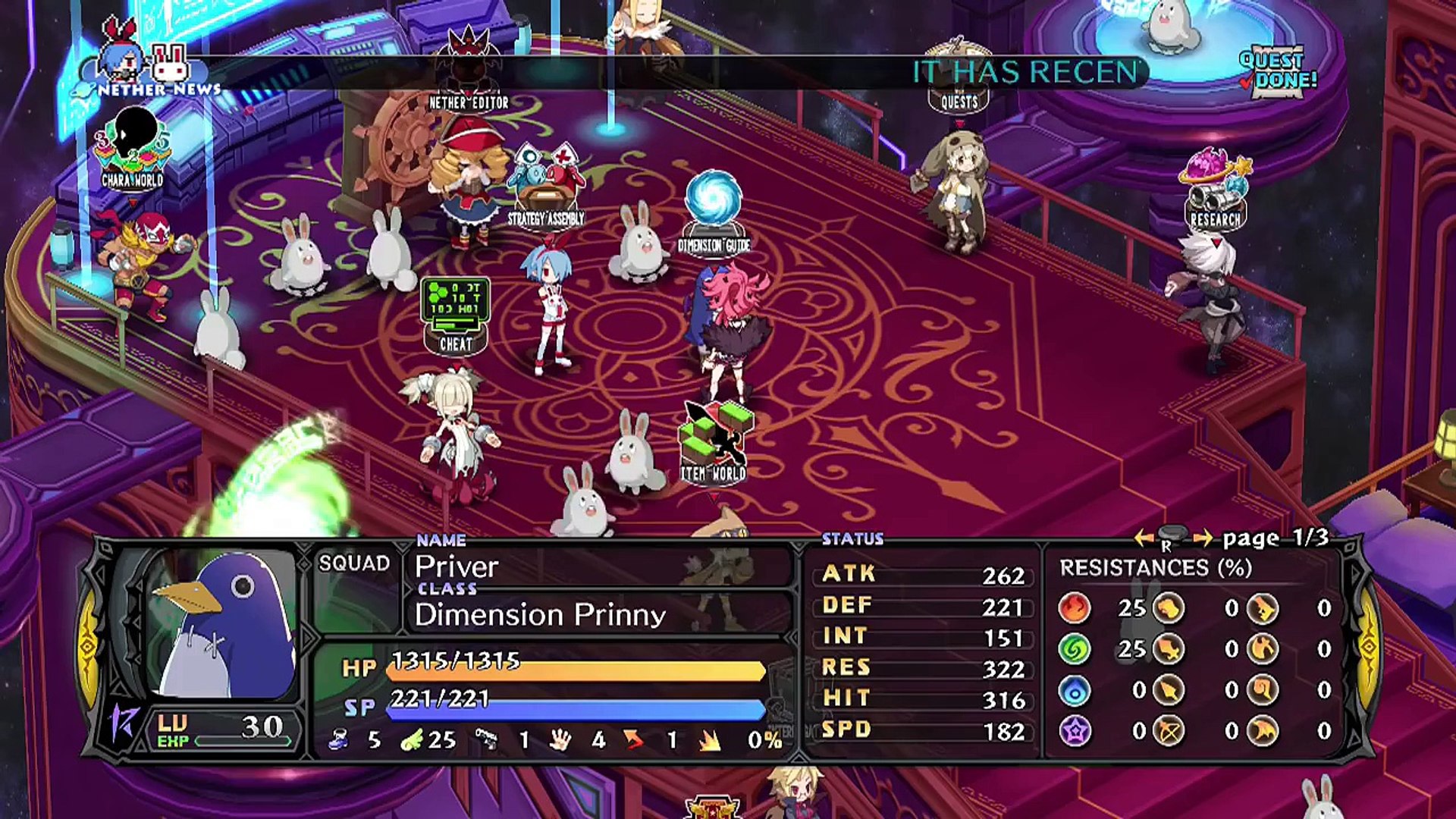Select the blue water resistance icon

click(x=1075, y=690)
